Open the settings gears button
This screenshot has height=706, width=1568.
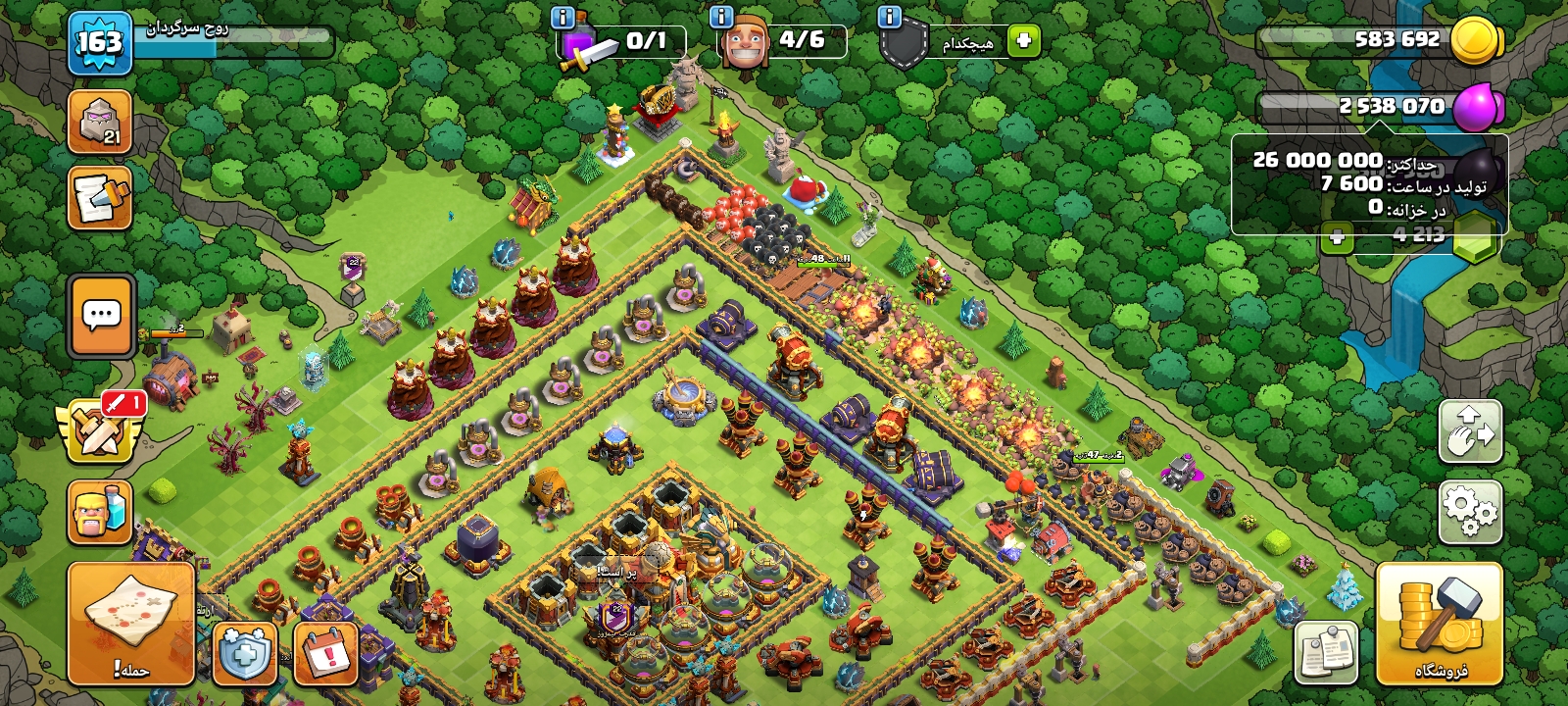pyautogui.click(x=1470, y=512)
